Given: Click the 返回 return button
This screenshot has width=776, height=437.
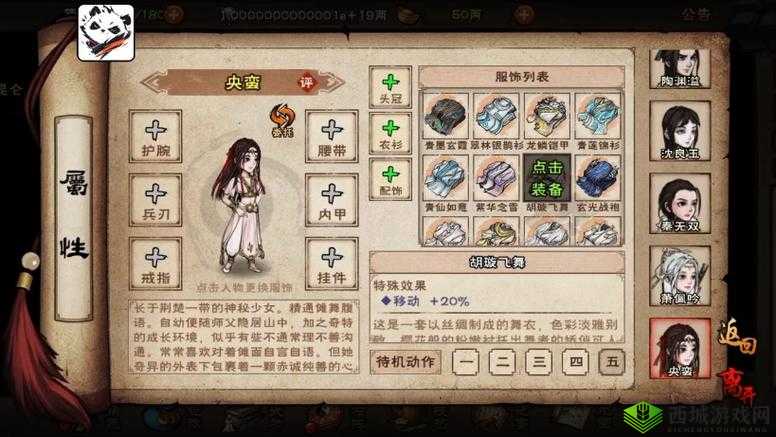Looking at the screenshot, I should (738, 342).
